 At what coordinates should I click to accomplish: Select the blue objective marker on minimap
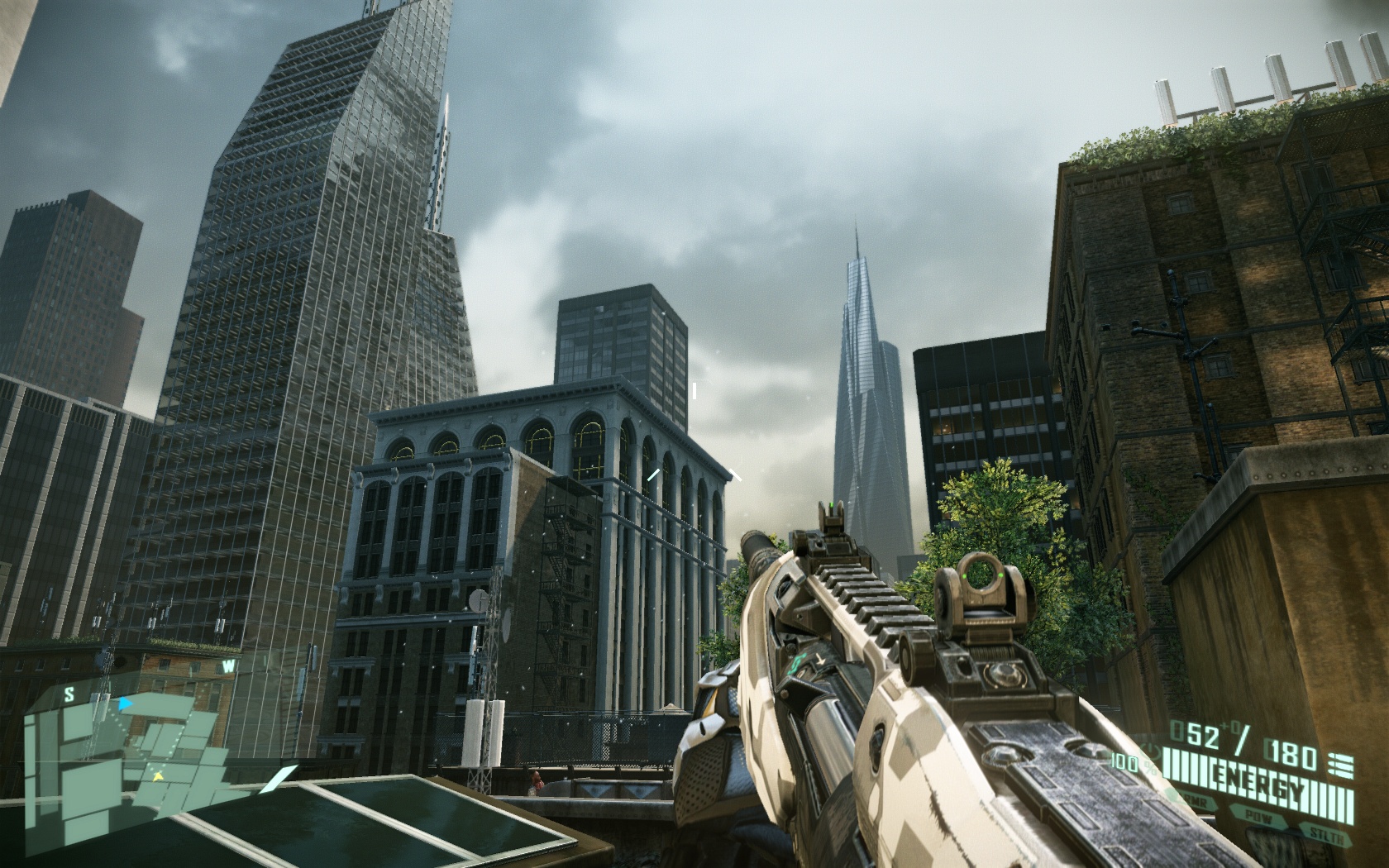[x=125, y=704]
